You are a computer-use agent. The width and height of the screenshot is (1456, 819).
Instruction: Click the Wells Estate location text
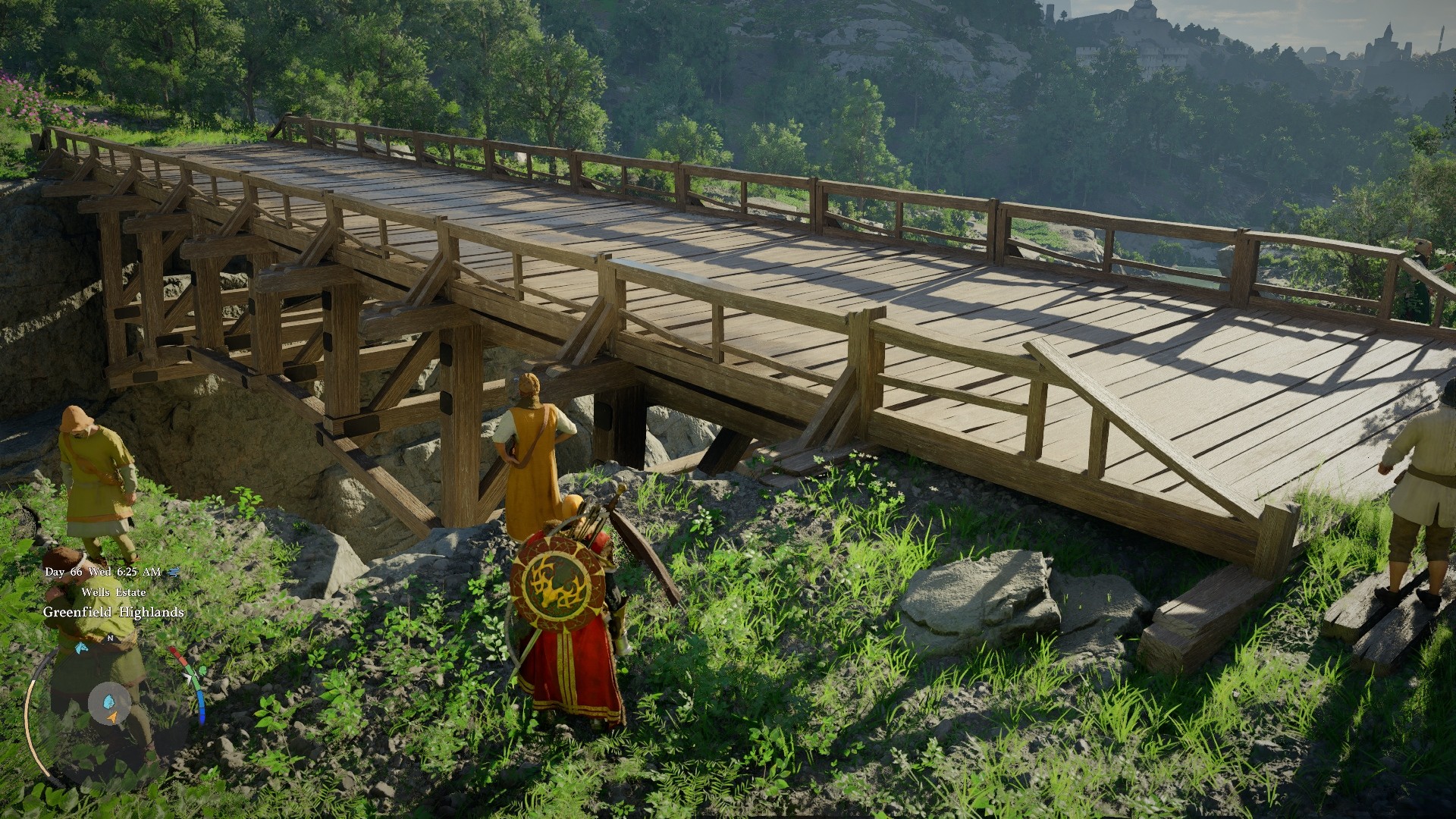click(x=114, y=591)
